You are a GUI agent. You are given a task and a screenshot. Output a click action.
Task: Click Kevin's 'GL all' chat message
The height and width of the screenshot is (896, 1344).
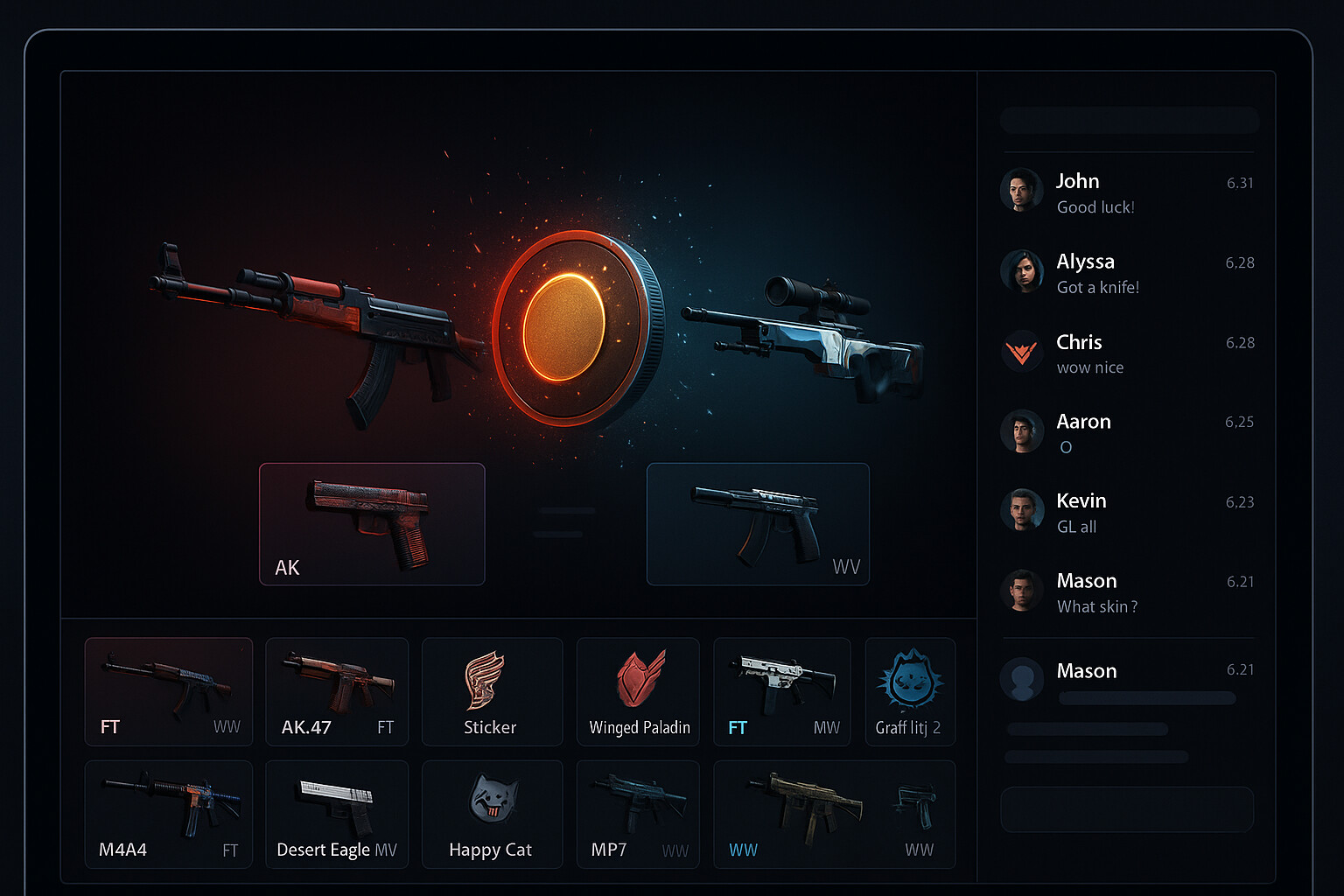pos(1075,526)
